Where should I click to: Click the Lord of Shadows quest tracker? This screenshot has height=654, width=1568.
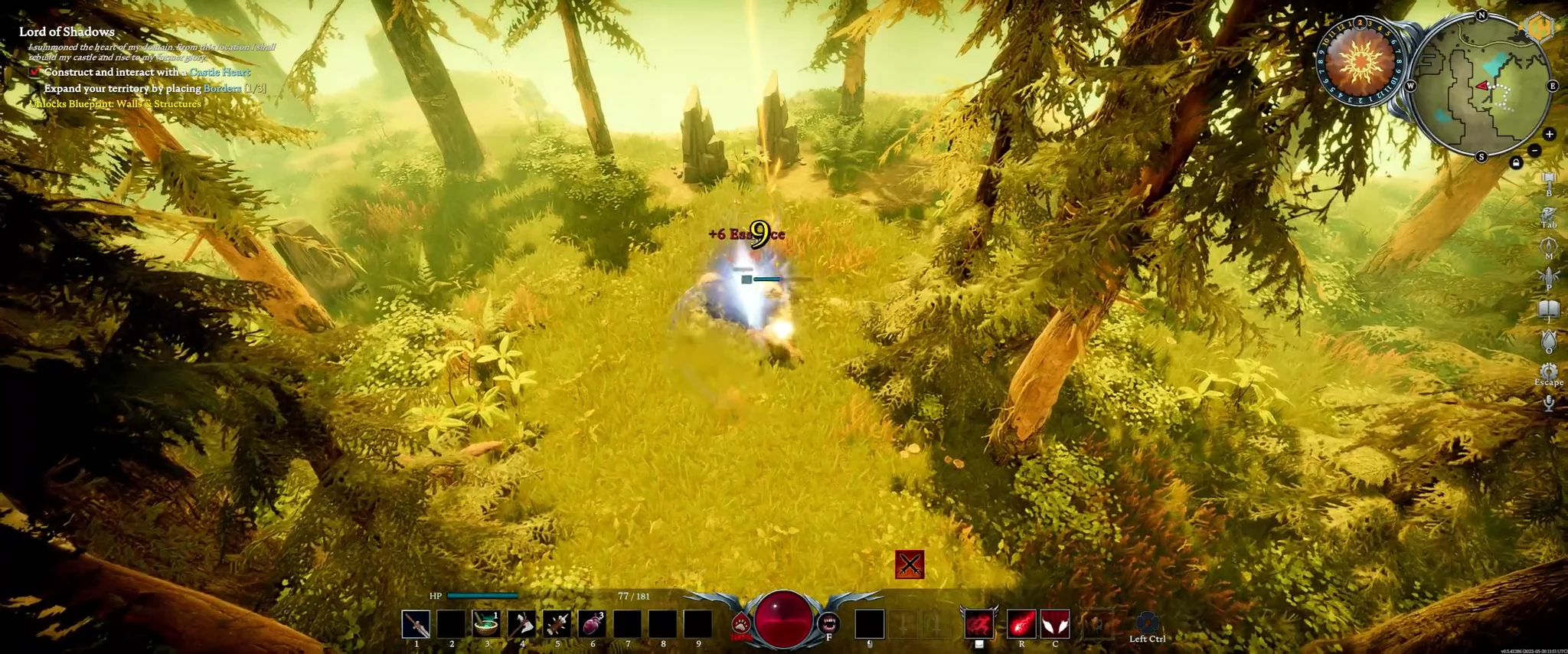67,31
